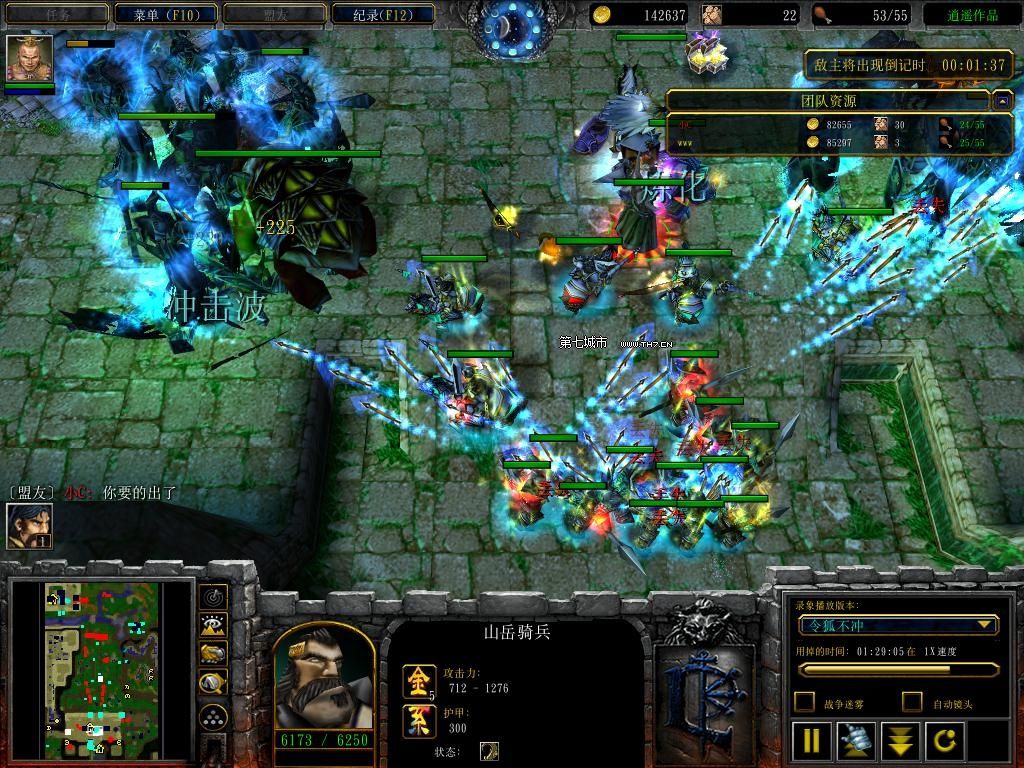1024x768 pixels.
Task: Collapse the 团队资源 panel with its arrow button
Action: (1002, 101)
